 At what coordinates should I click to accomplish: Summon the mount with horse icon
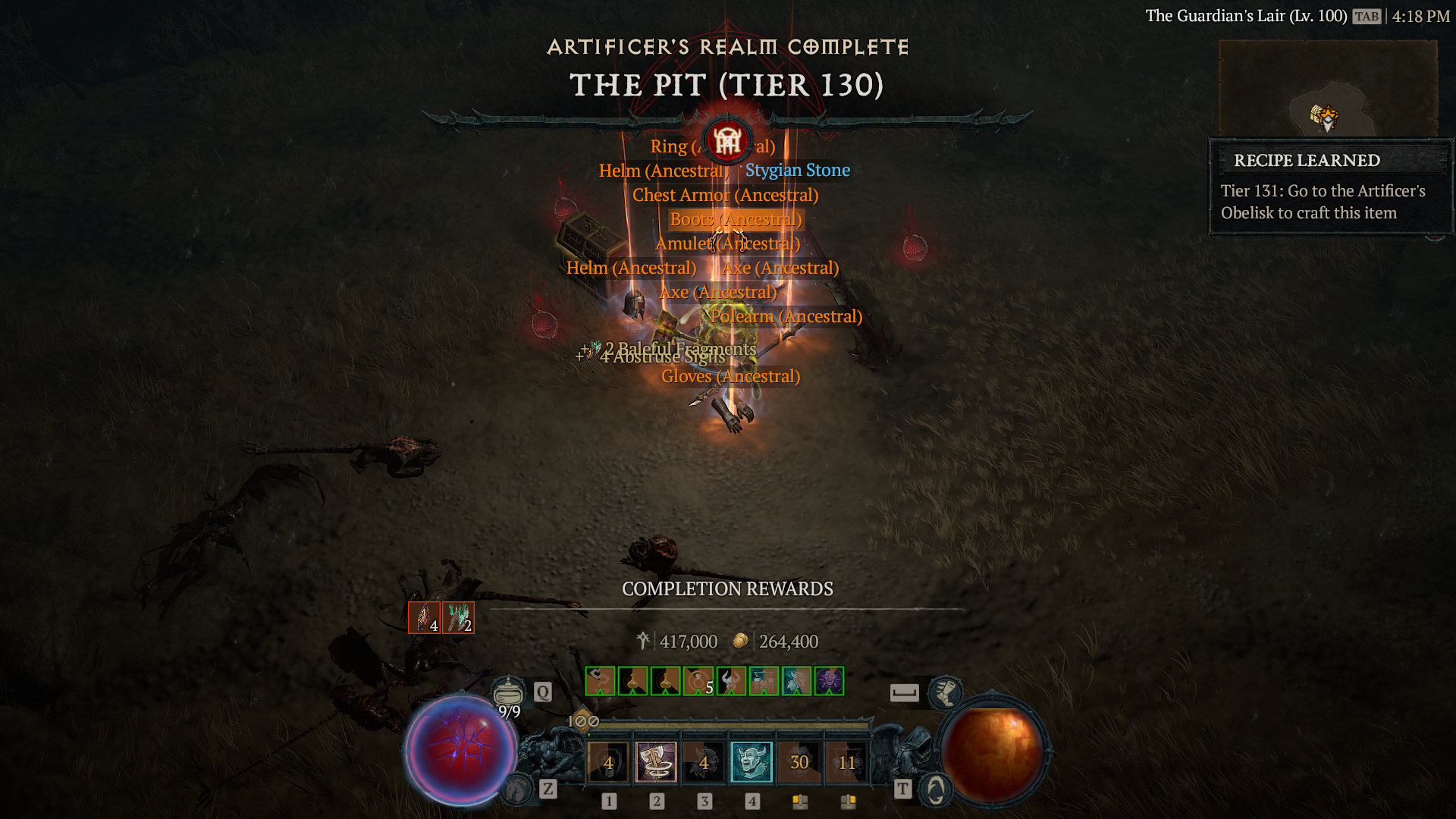(517, 789)
